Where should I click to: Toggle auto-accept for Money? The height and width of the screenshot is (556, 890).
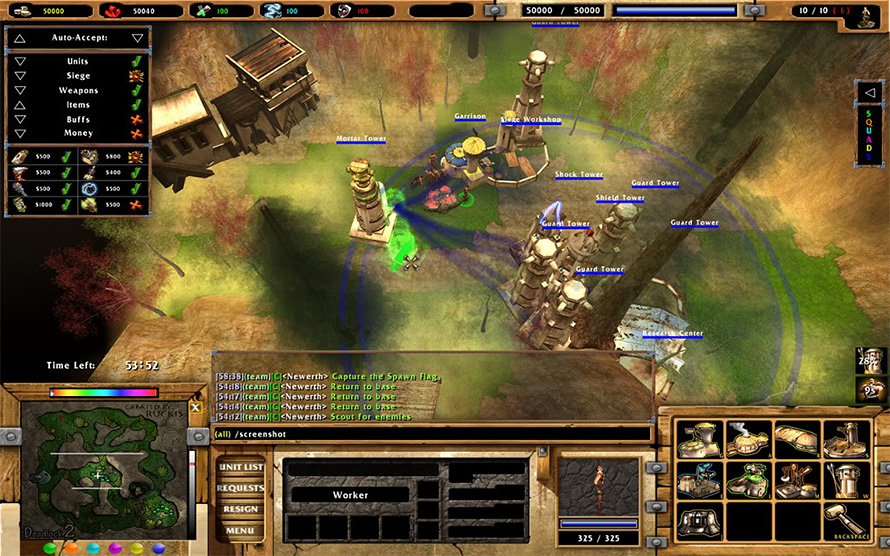[137, 133]
